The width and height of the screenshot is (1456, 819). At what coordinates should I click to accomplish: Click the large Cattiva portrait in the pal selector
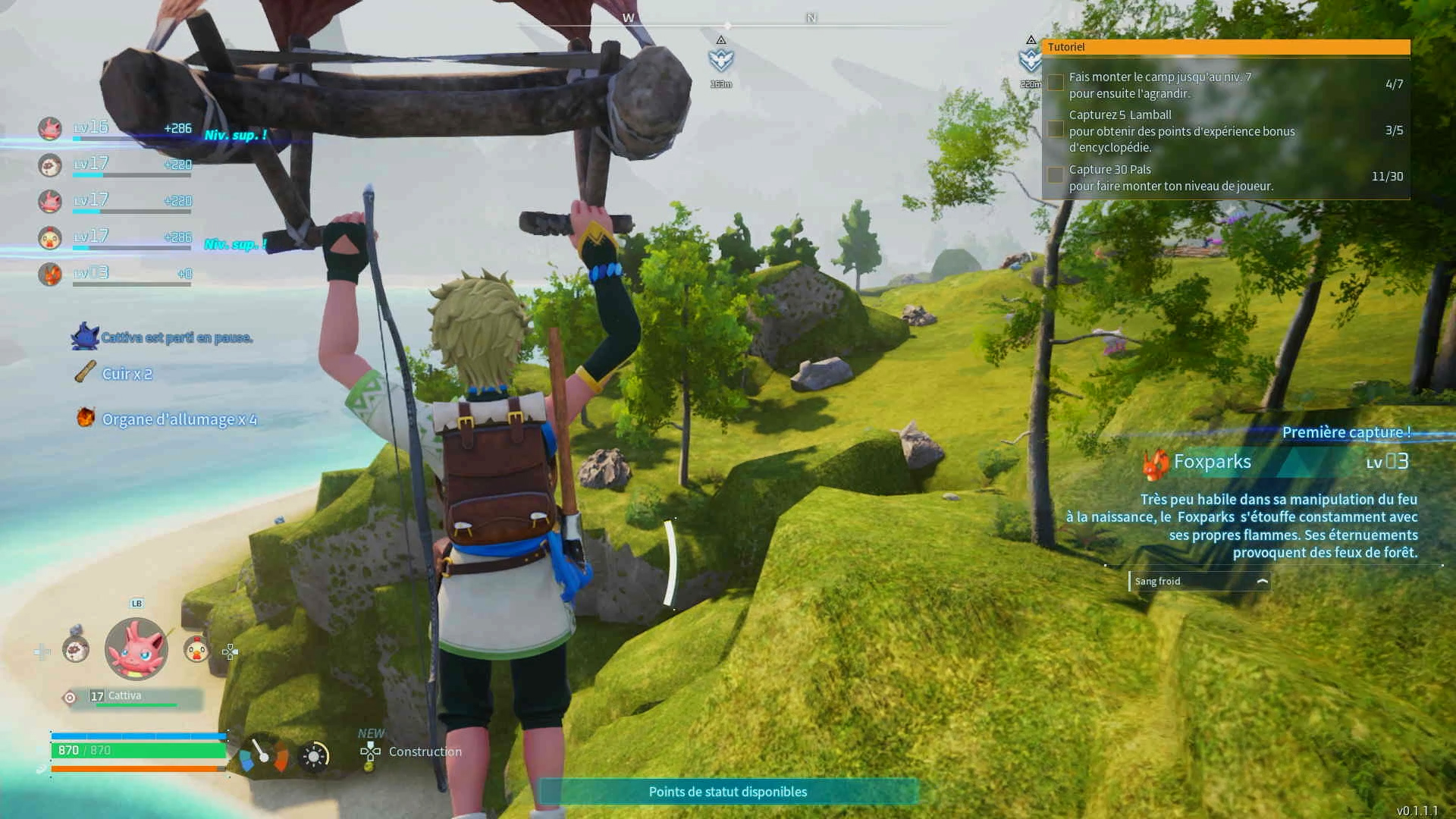[x=136, y=648]
